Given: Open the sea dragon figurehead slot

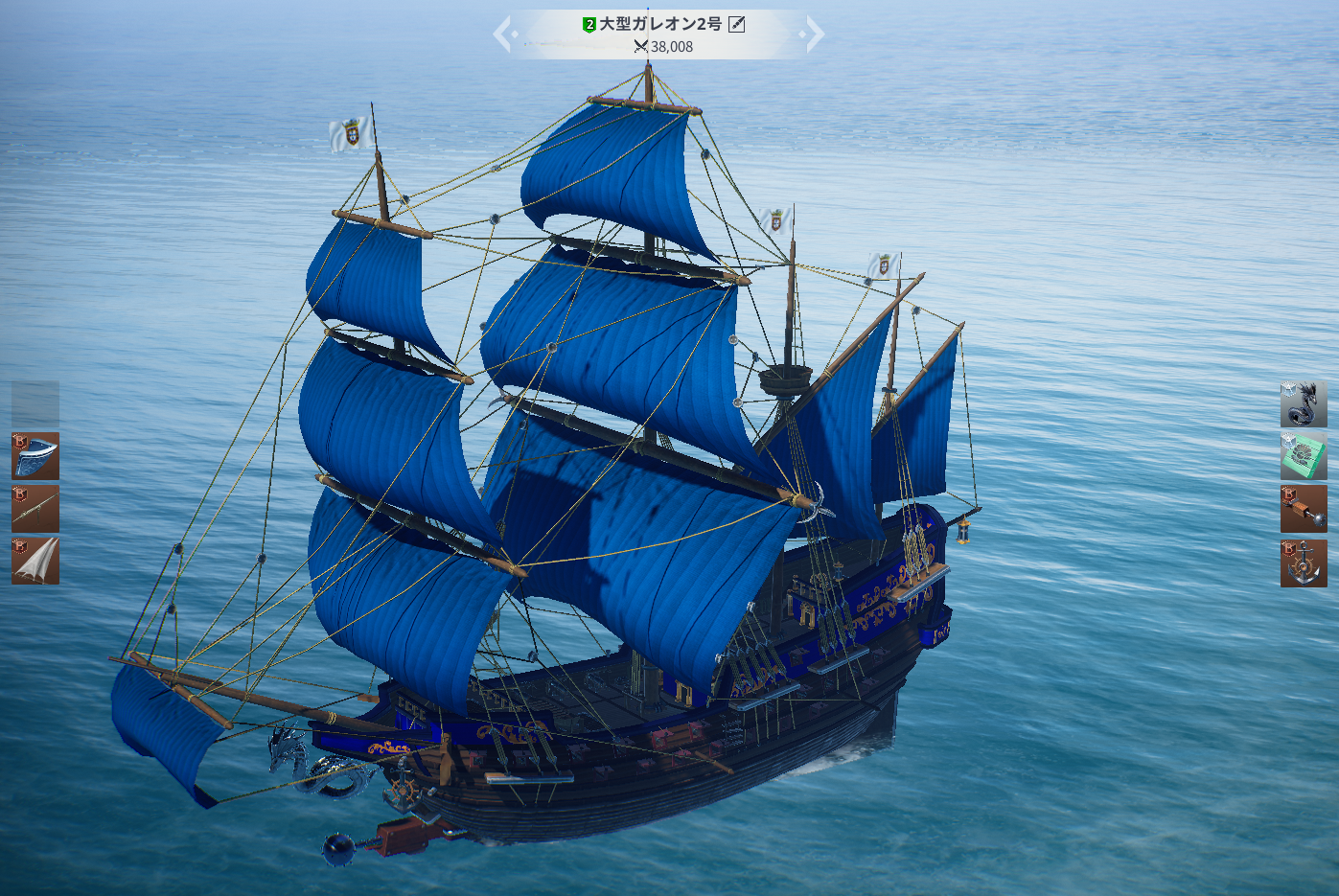Looking at the screenshot, I should 1304,403.
